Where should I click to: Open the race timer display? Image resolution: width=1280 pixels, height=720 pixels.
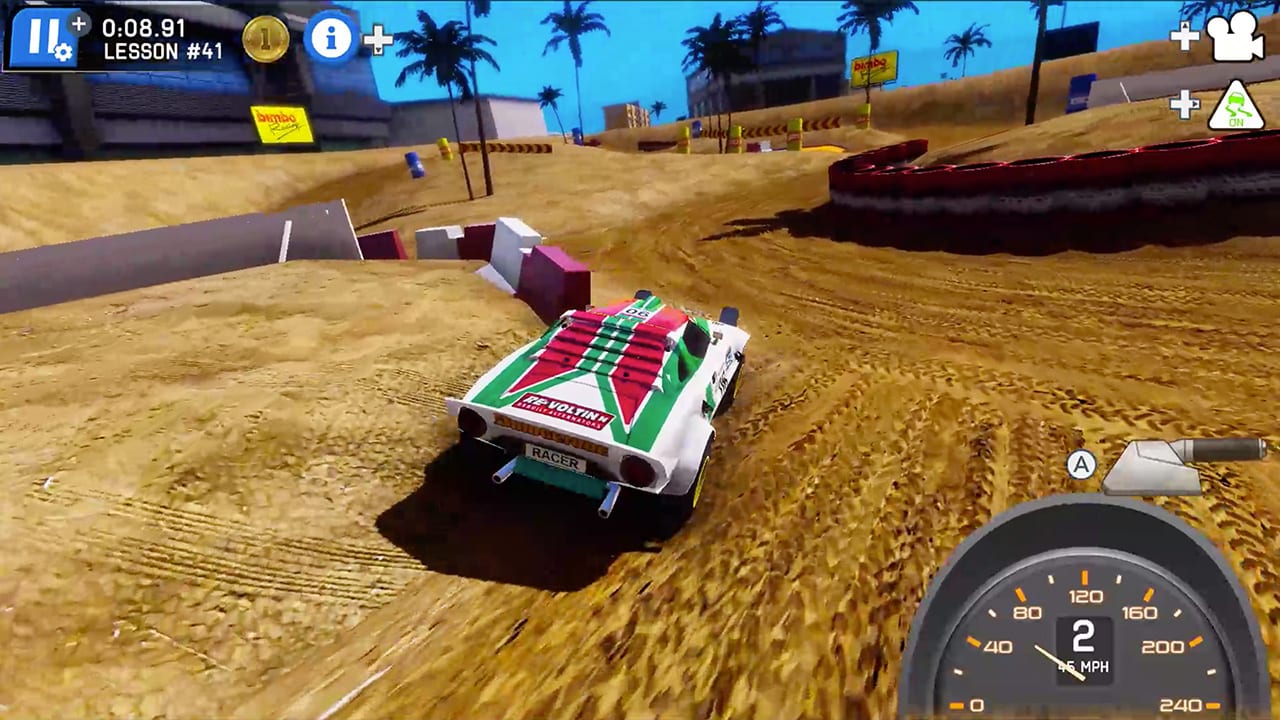tap(143, 28)
